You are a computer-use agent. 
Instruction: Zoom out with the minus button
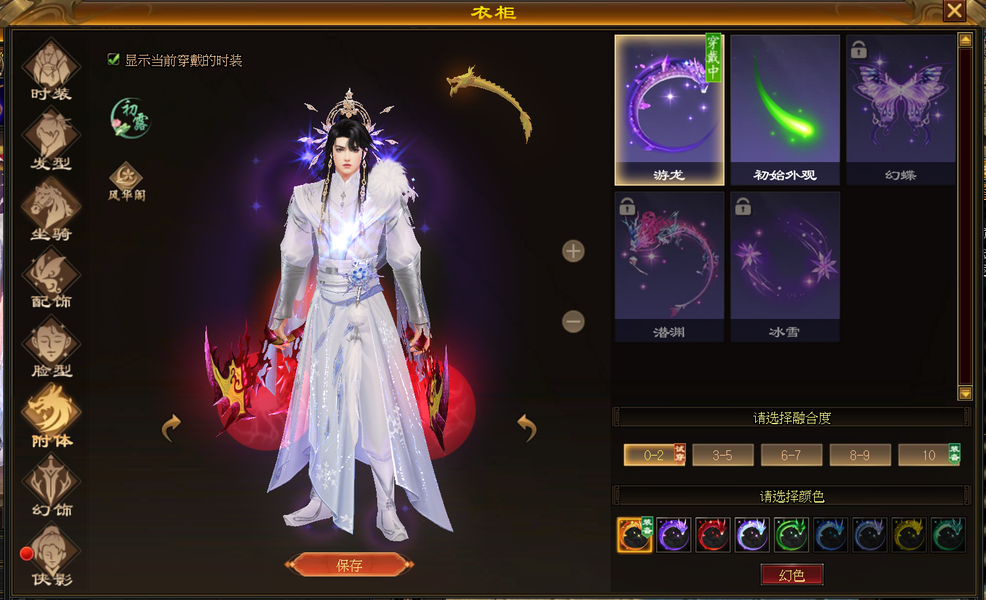(x=573, y=322)
